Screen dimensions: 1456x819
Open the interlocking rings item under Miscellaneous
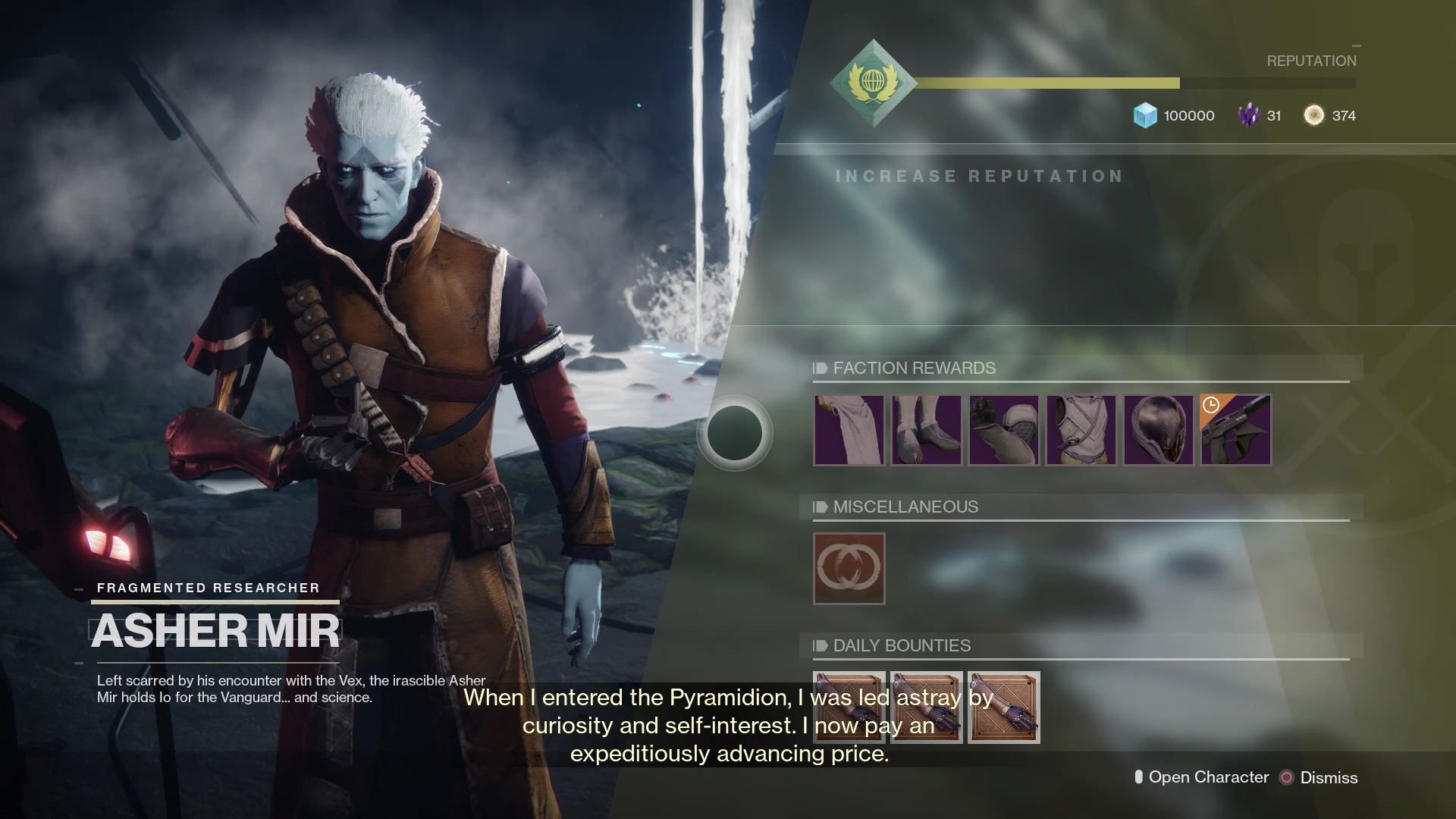tap(849, 569)
